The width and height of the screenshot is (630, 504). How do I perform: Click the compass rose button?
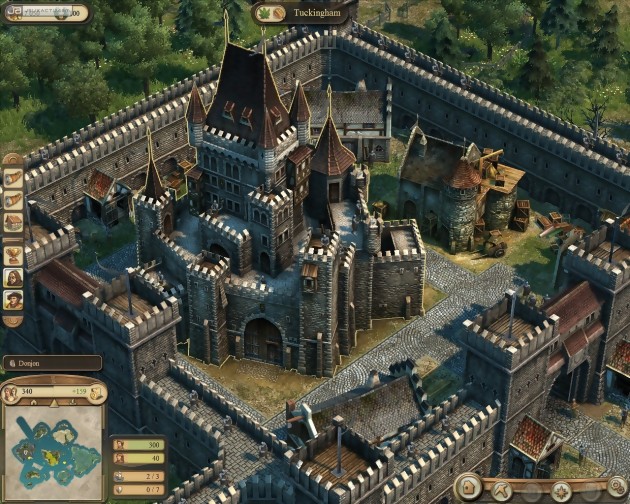point(562,490)
